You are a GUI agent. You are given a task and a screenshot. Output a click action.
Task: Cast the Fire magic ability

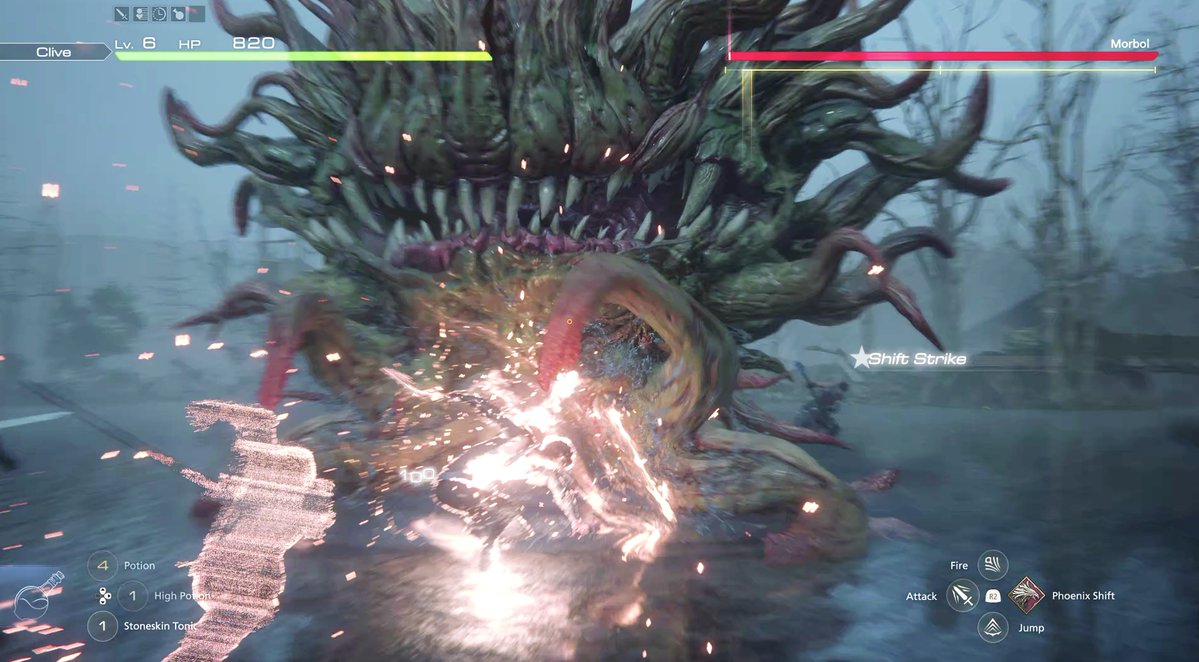click(x=993, y=565)
